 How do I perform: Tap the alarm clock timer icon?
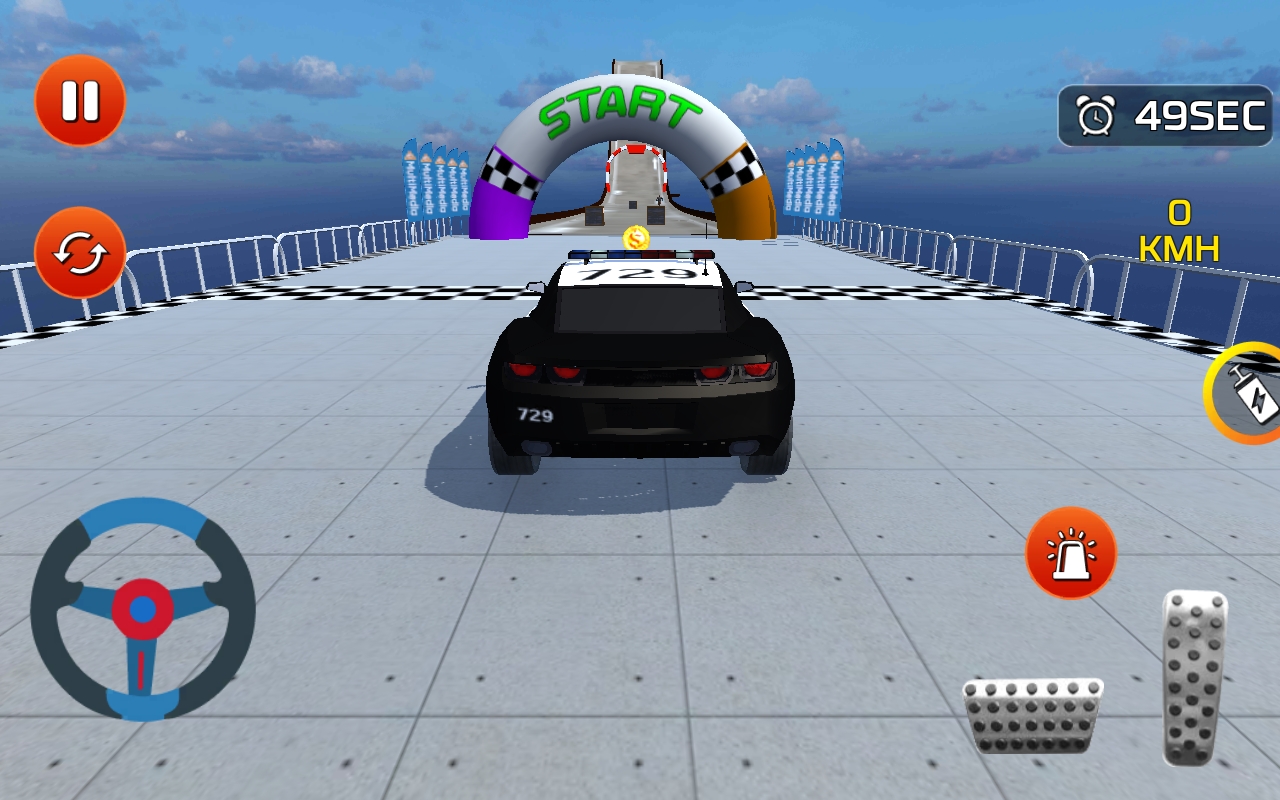coord(1097,116)
